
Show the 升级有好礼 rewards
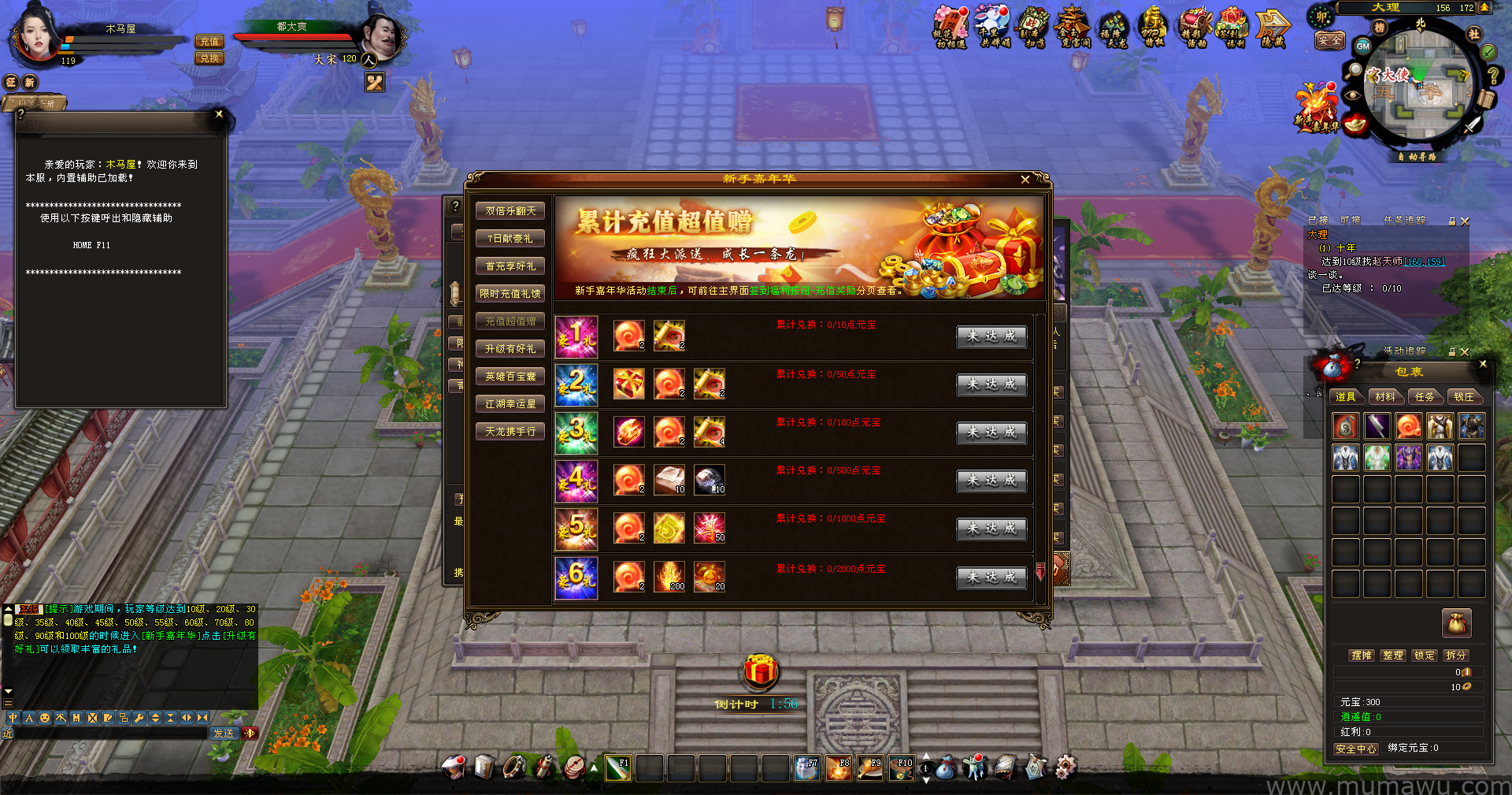pos(510,349)
